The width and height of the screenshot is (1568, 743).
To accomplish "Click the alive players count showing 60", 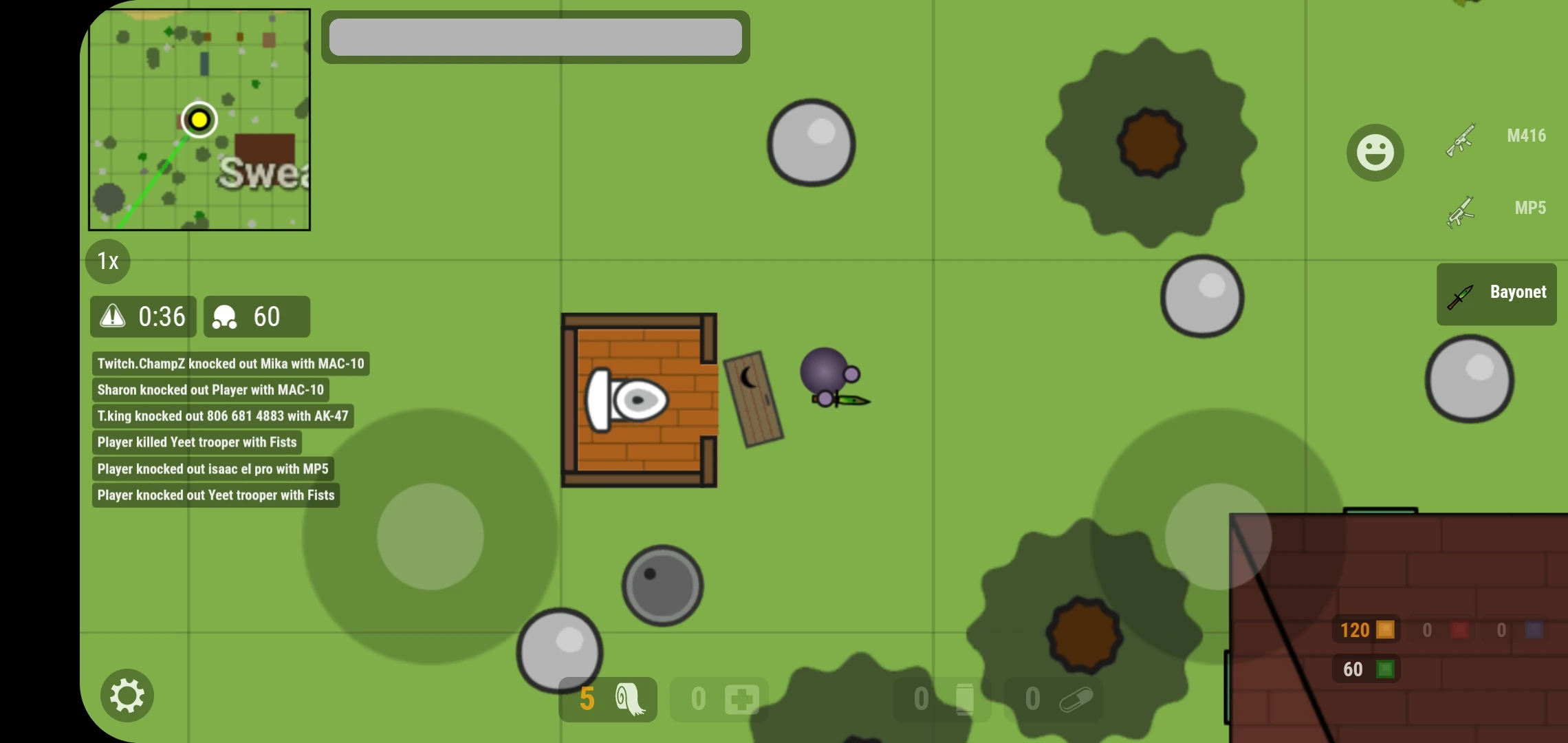I will 257,316.
